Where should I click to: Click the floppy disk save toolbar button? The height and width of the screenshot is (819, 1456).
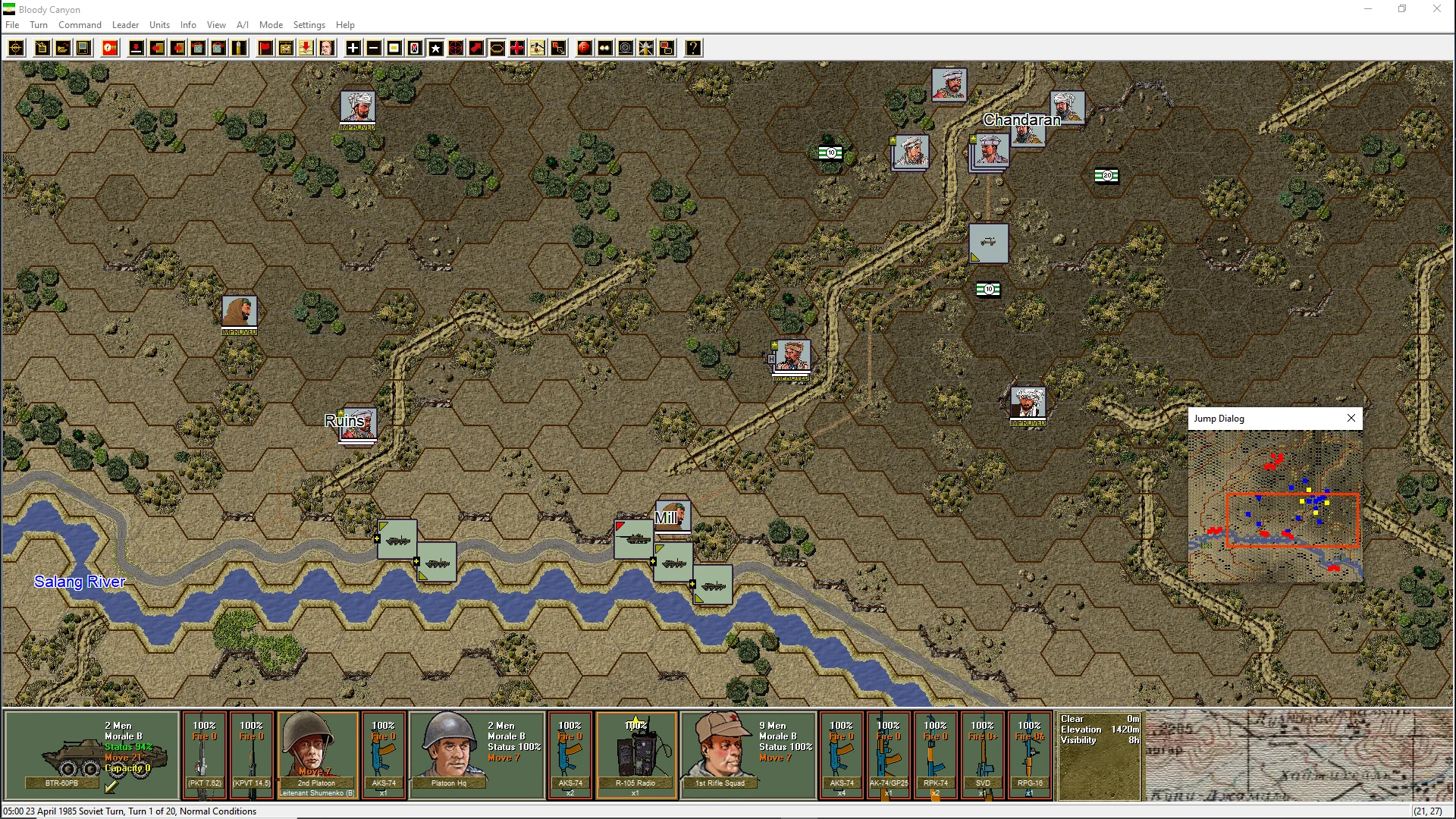[x=83, y=49]
